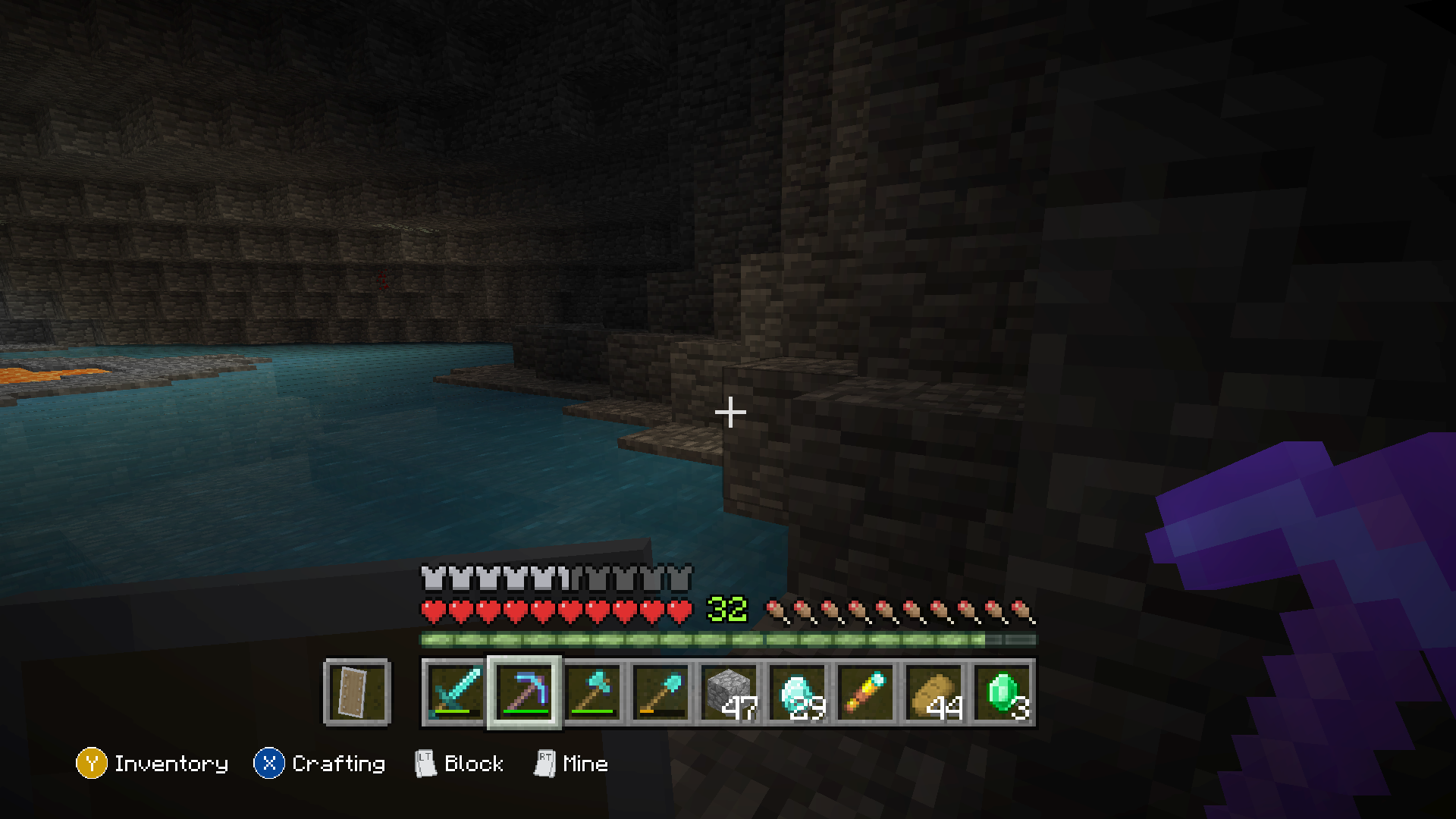Click the shield in the offhand slot
The width and height of the screenshot is (1456, 819).
point(356,692)
